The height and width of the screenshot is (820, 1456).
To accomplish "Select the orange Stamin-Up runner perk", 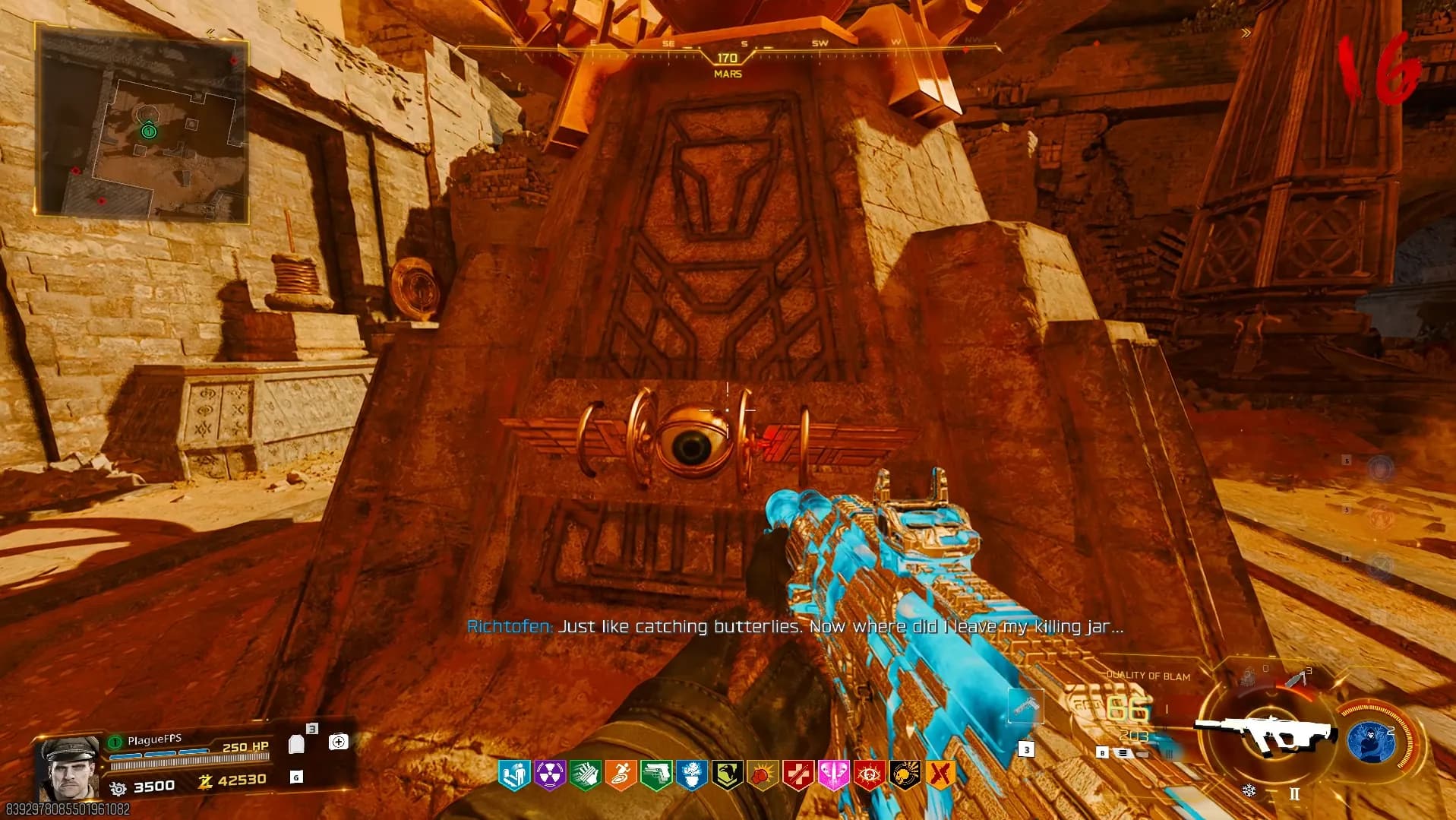I will 621,775.
